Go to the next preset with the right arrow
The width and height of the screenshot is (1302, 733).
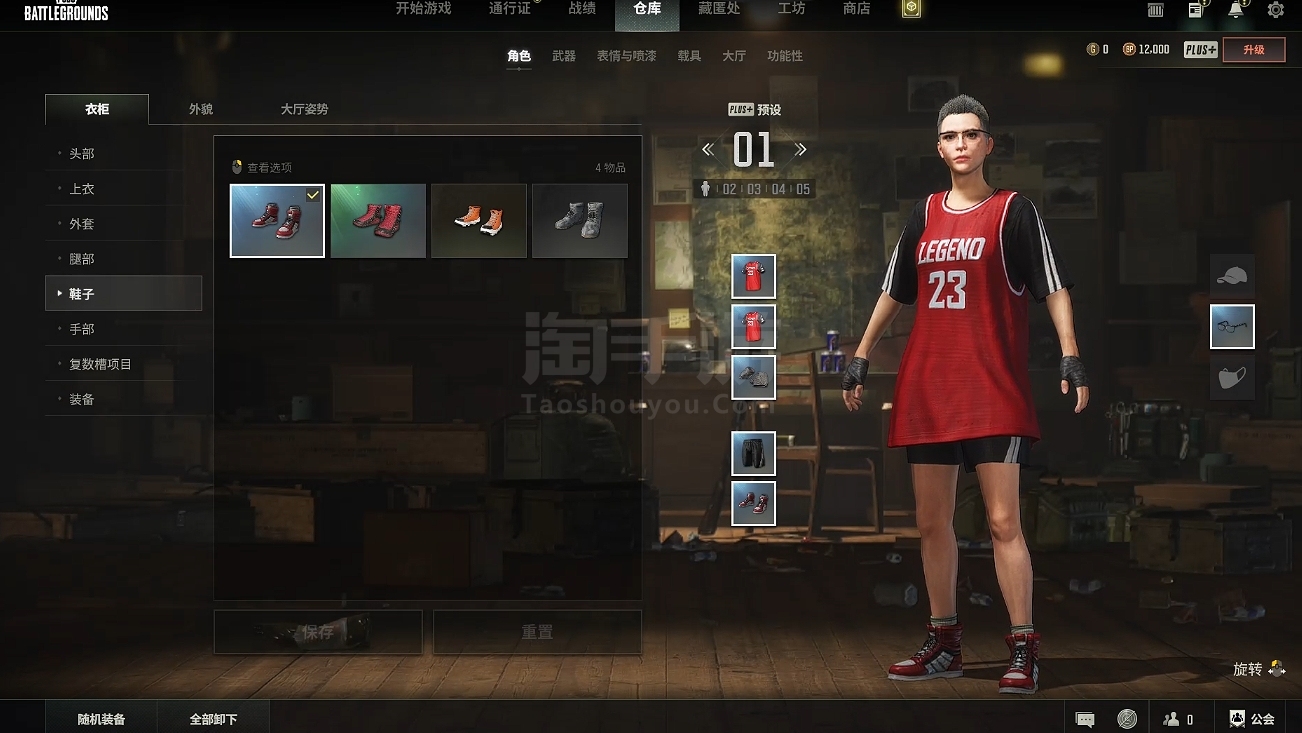click(x=800, y=150)
